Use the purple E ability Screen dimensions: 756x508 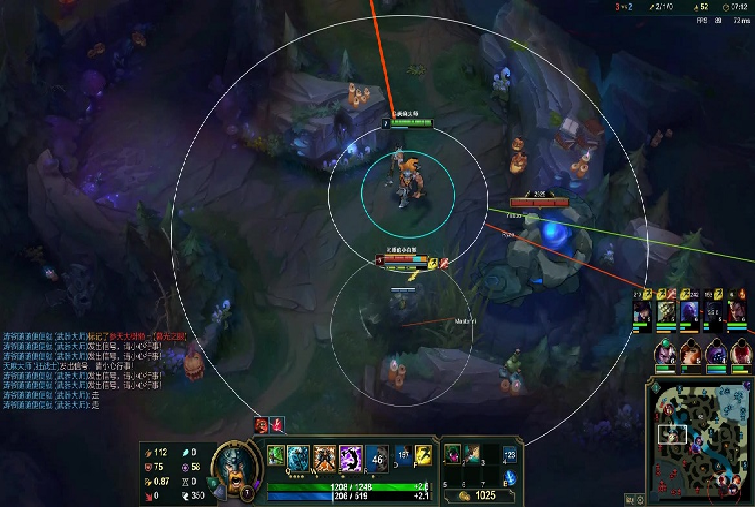click(x=350, y=458)
